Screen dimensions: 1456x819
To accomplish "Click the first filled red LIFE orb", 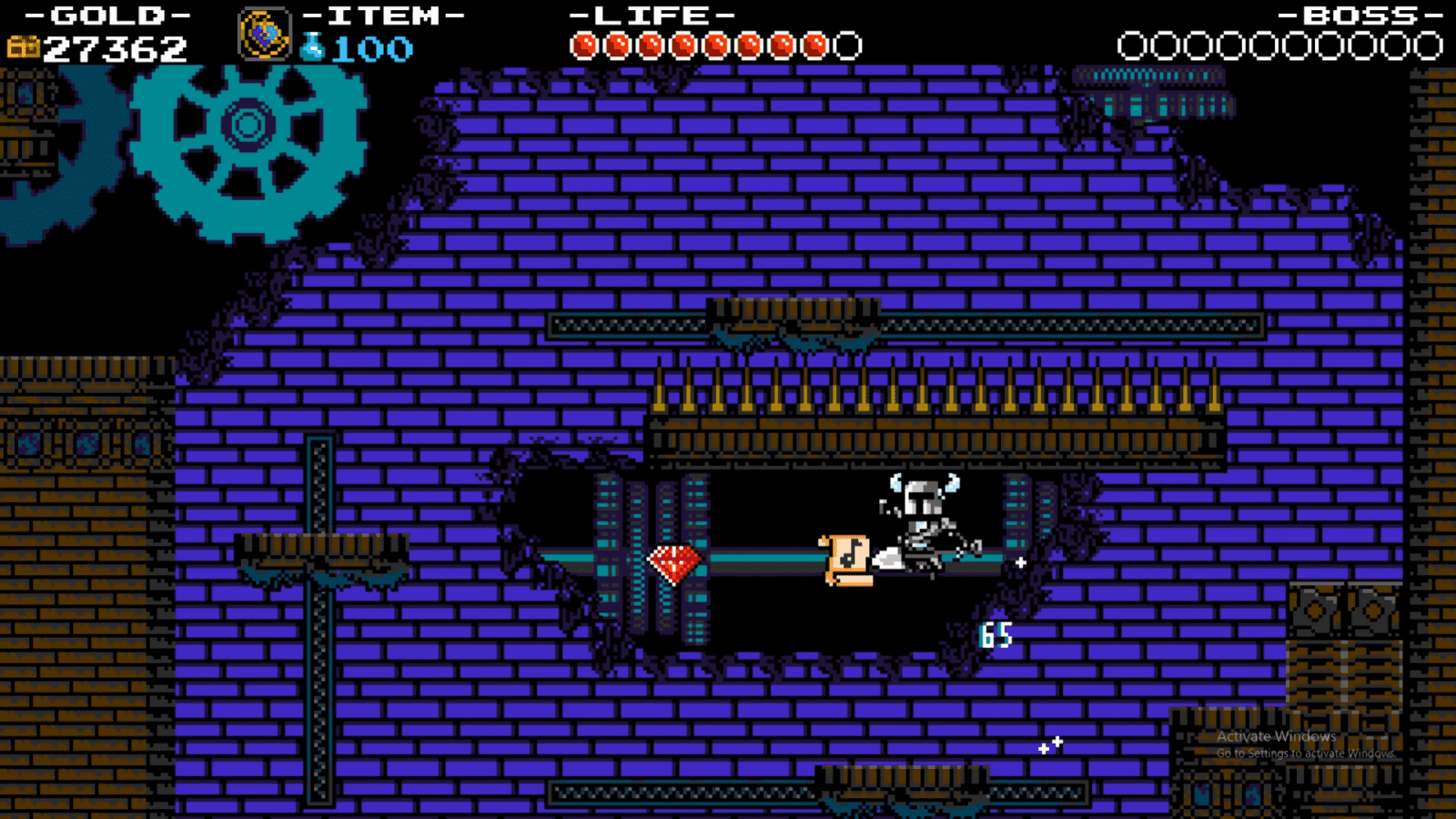I will pos(583,41).
